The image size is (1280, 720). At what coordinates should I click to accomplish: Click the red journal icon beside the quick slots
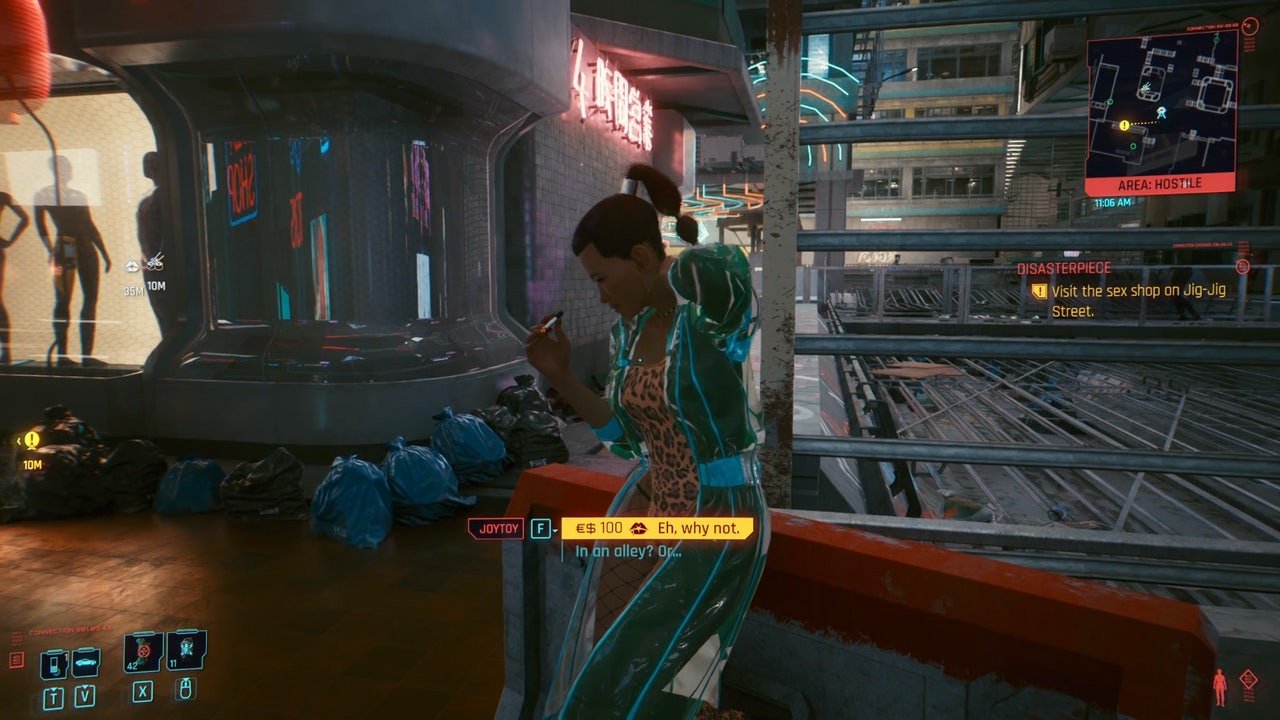point(16,660)
